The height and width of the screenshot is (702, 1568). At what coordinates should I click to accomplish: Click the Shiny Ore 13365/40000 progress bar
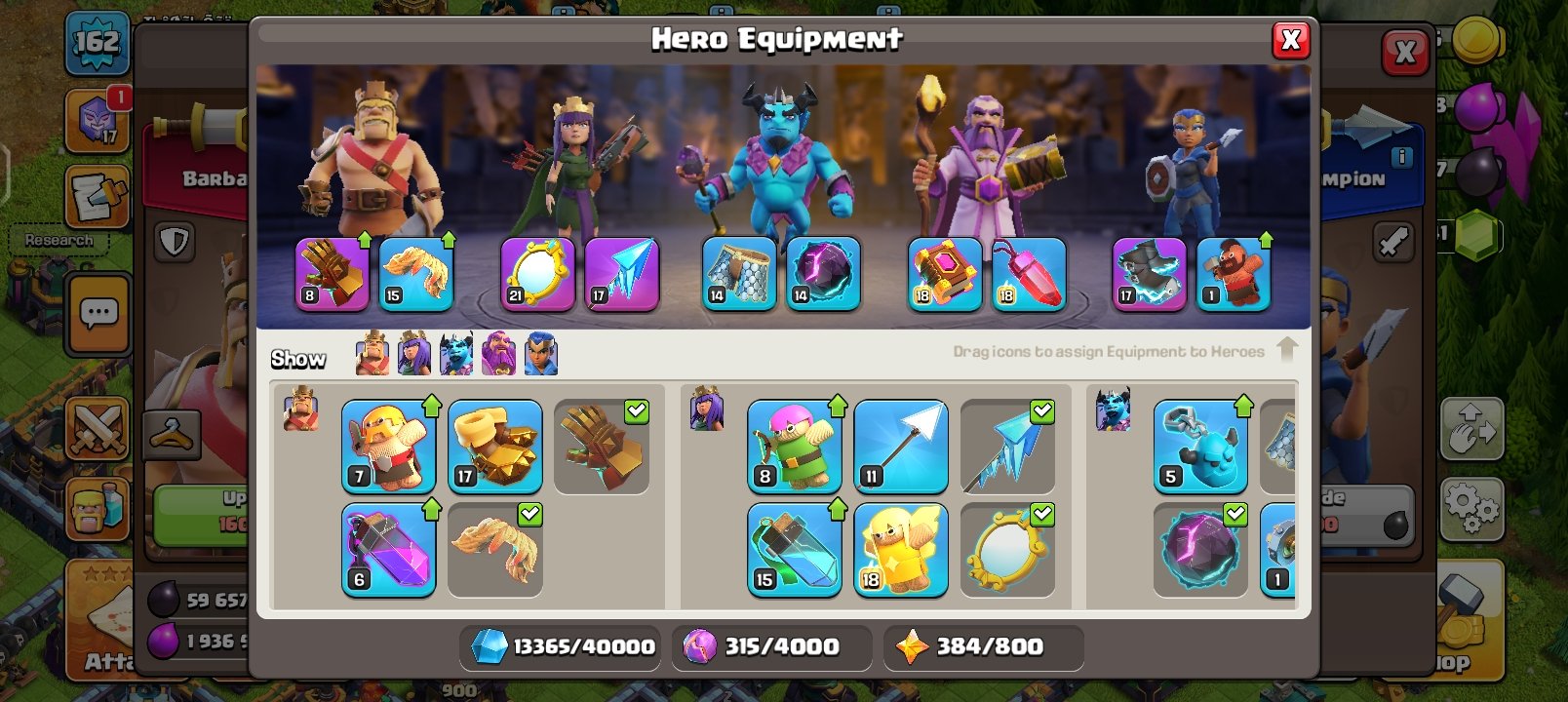pyautogui.click(x=561, y=645)
